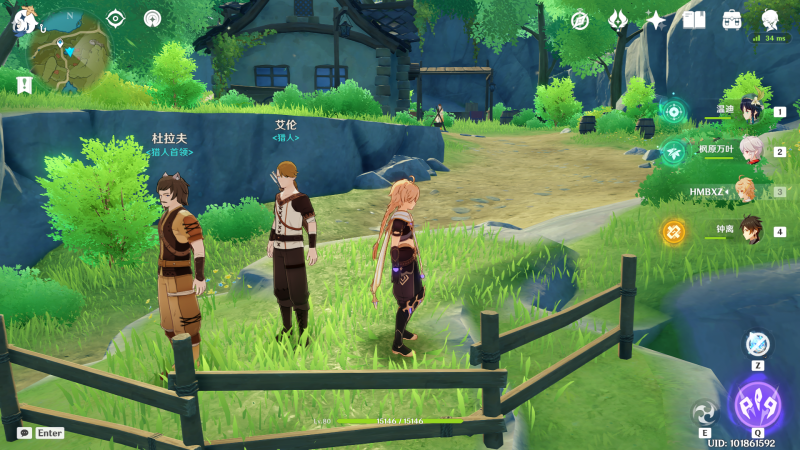
Task: Click the quest banner icon below the minimap
Action: [x=24, y=85]
